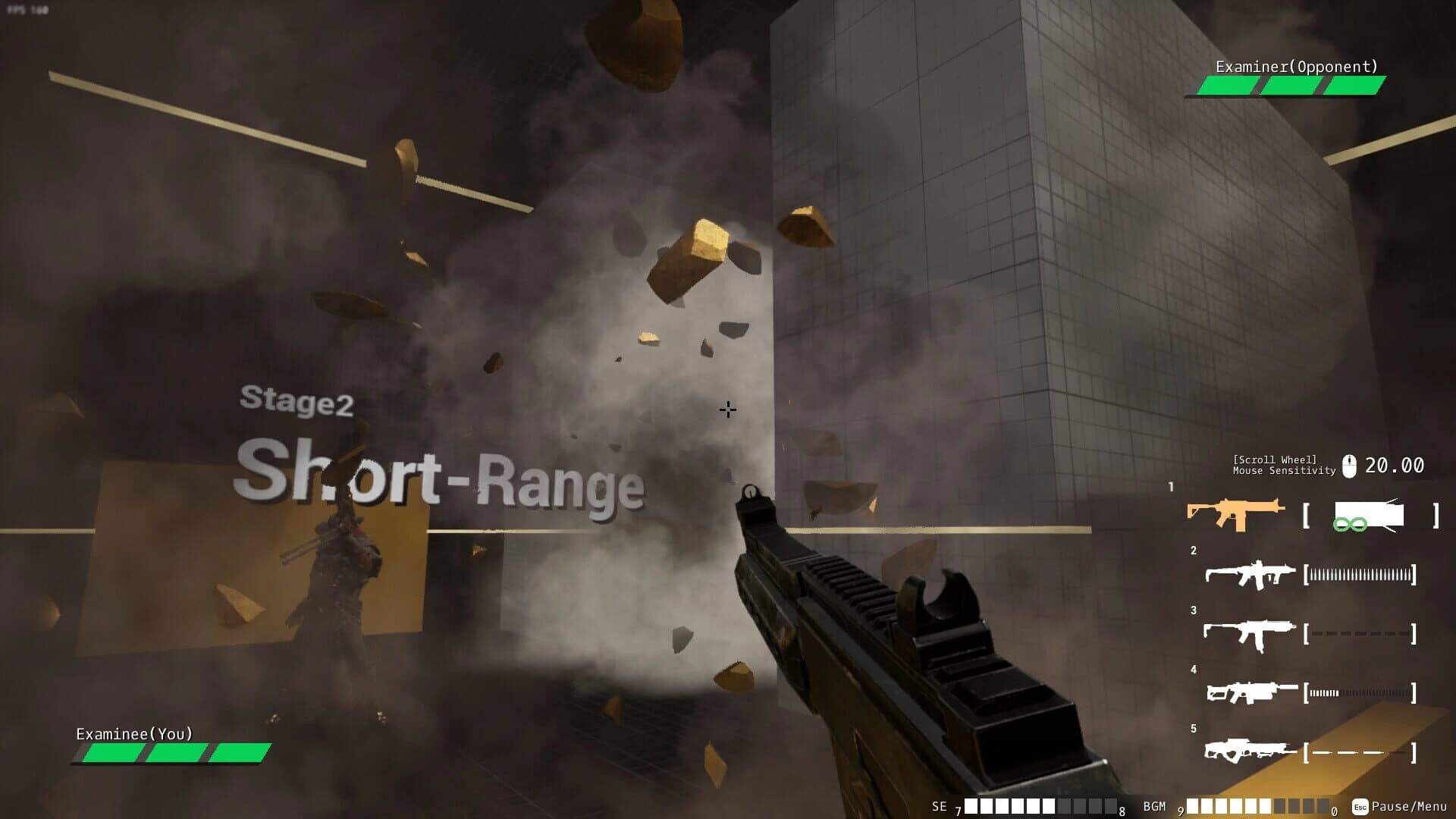Select the machine gun icon in weapon slot 4
The width and height of the screenshot is (1456, 819).
1249,692
